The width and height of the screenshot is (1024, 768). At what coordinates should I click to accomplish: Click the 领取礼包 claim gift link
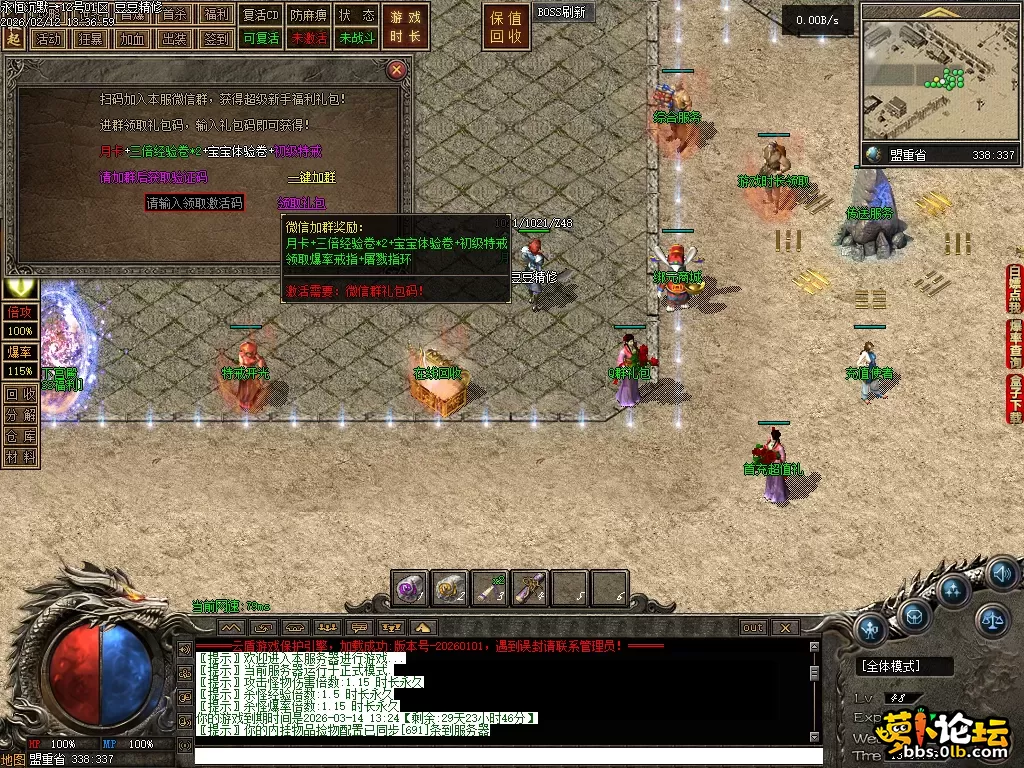302,203
